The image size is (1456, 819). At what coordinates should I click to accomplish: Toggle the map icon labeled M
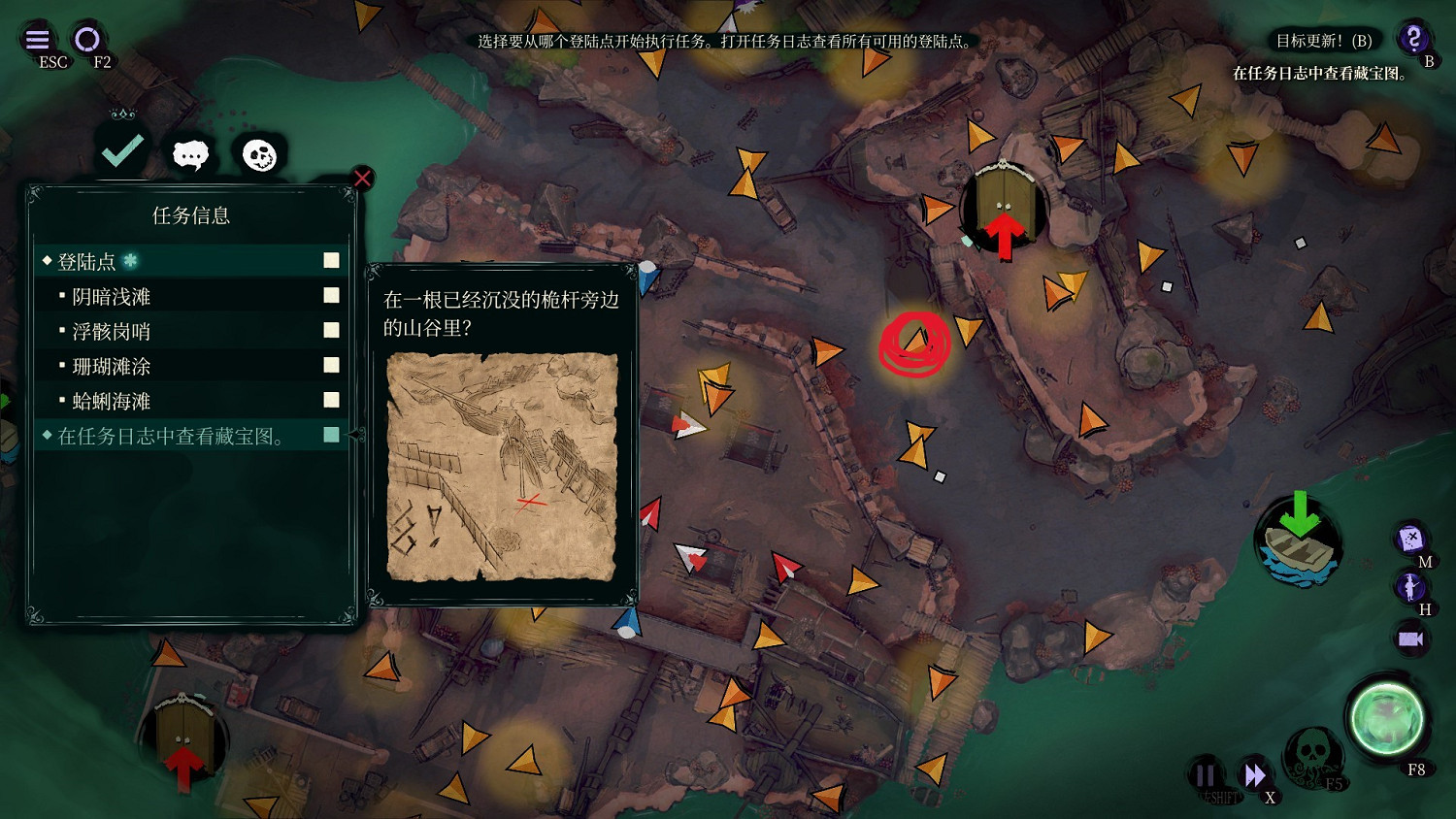1410,538
